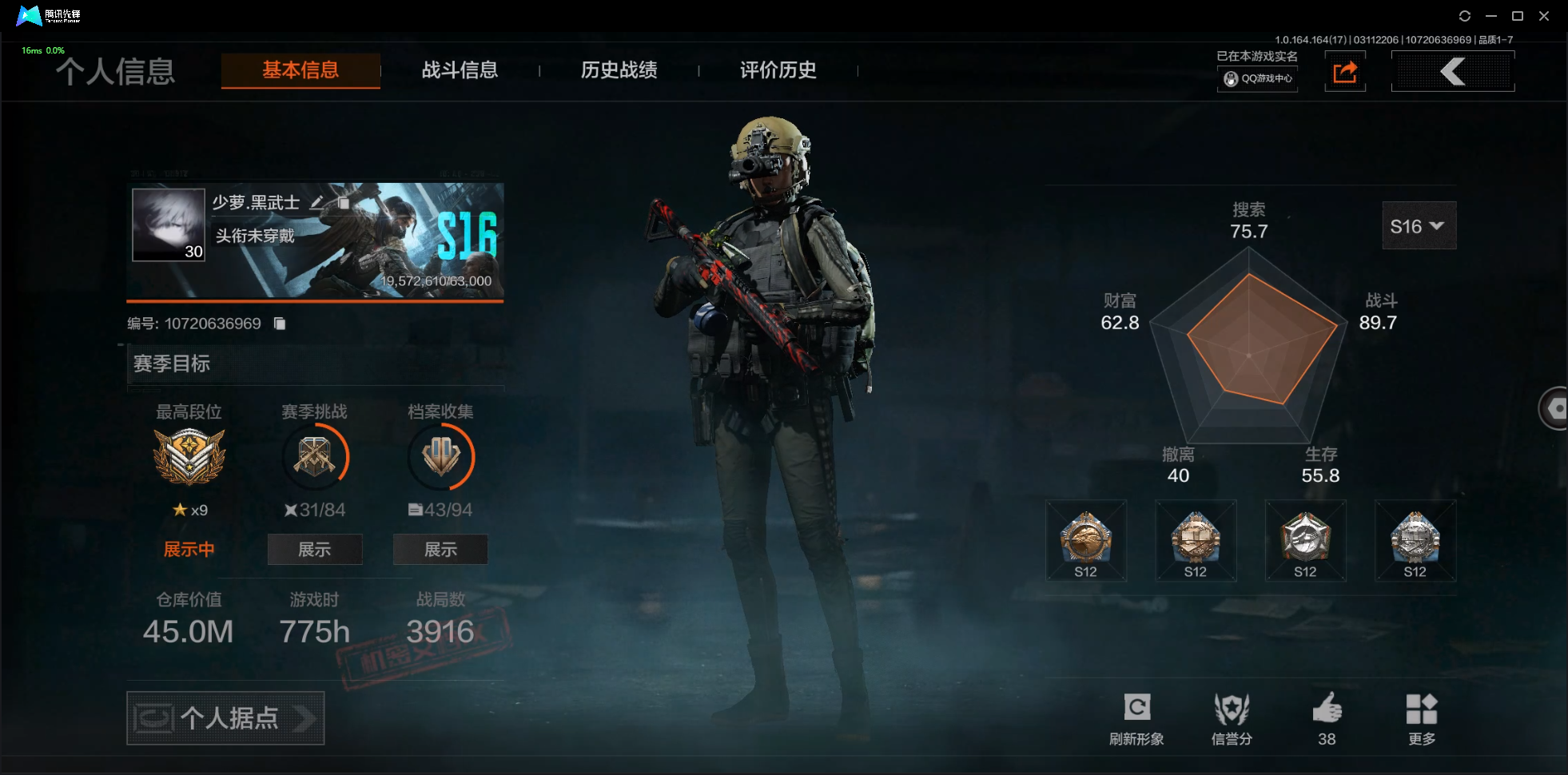Copy the player ID number 10720636969
The image size is (1568, 775).
pyautogui.click(x=280, y=324)
